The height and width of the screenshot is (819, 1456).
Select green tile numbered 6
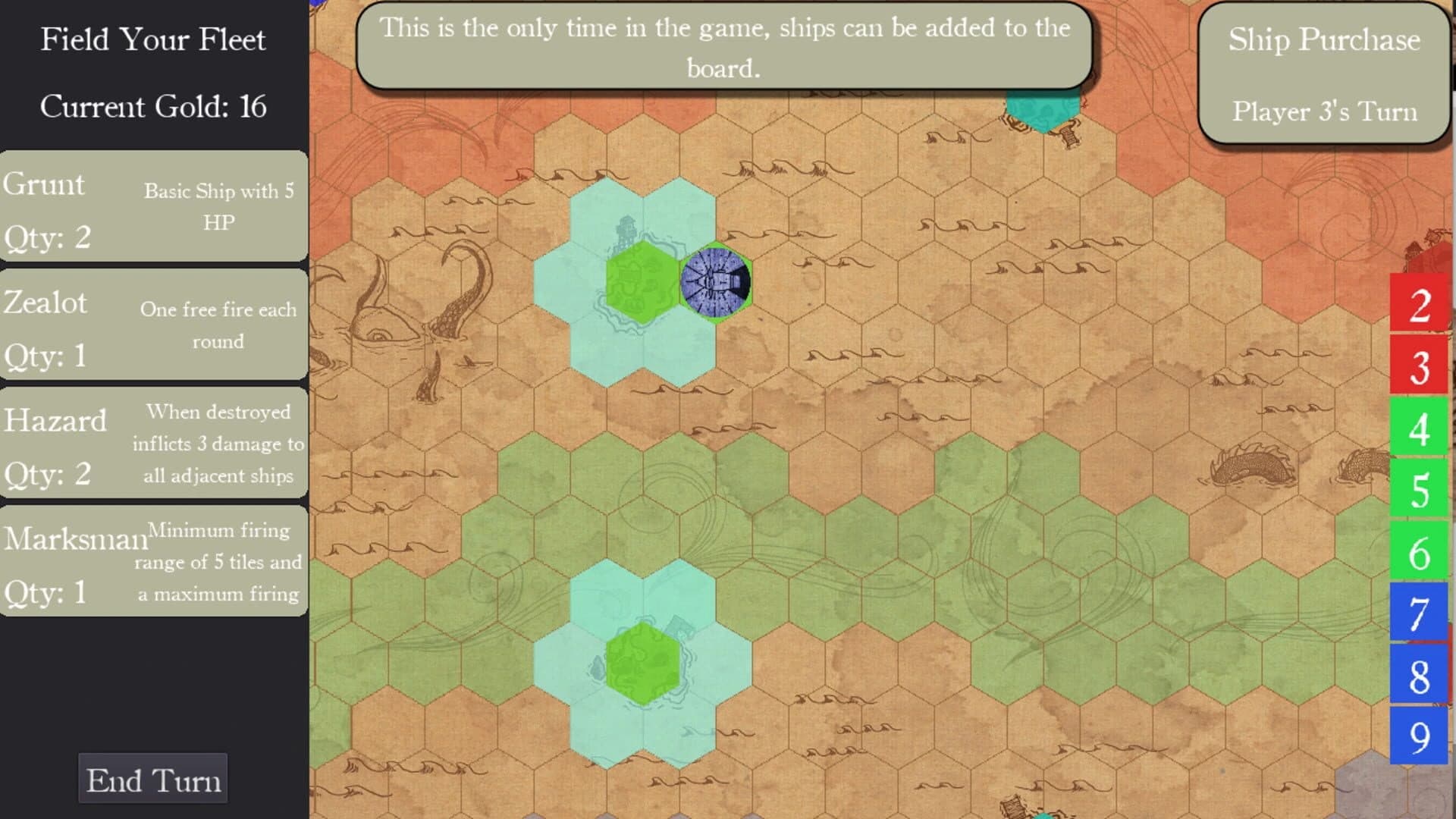pos(1420,548)
